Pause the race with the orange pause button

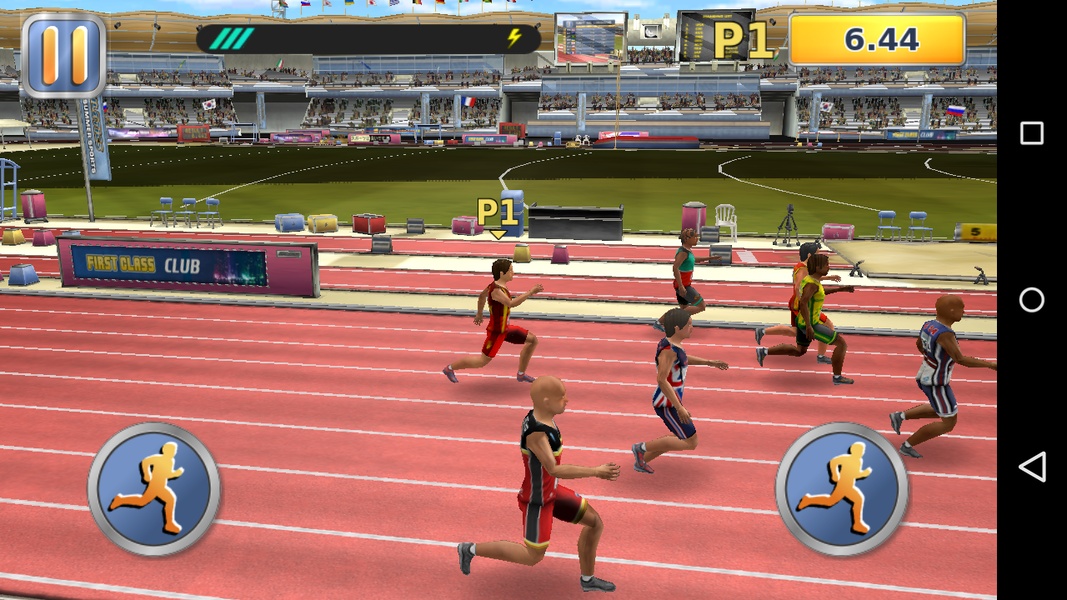coord(63,54)
